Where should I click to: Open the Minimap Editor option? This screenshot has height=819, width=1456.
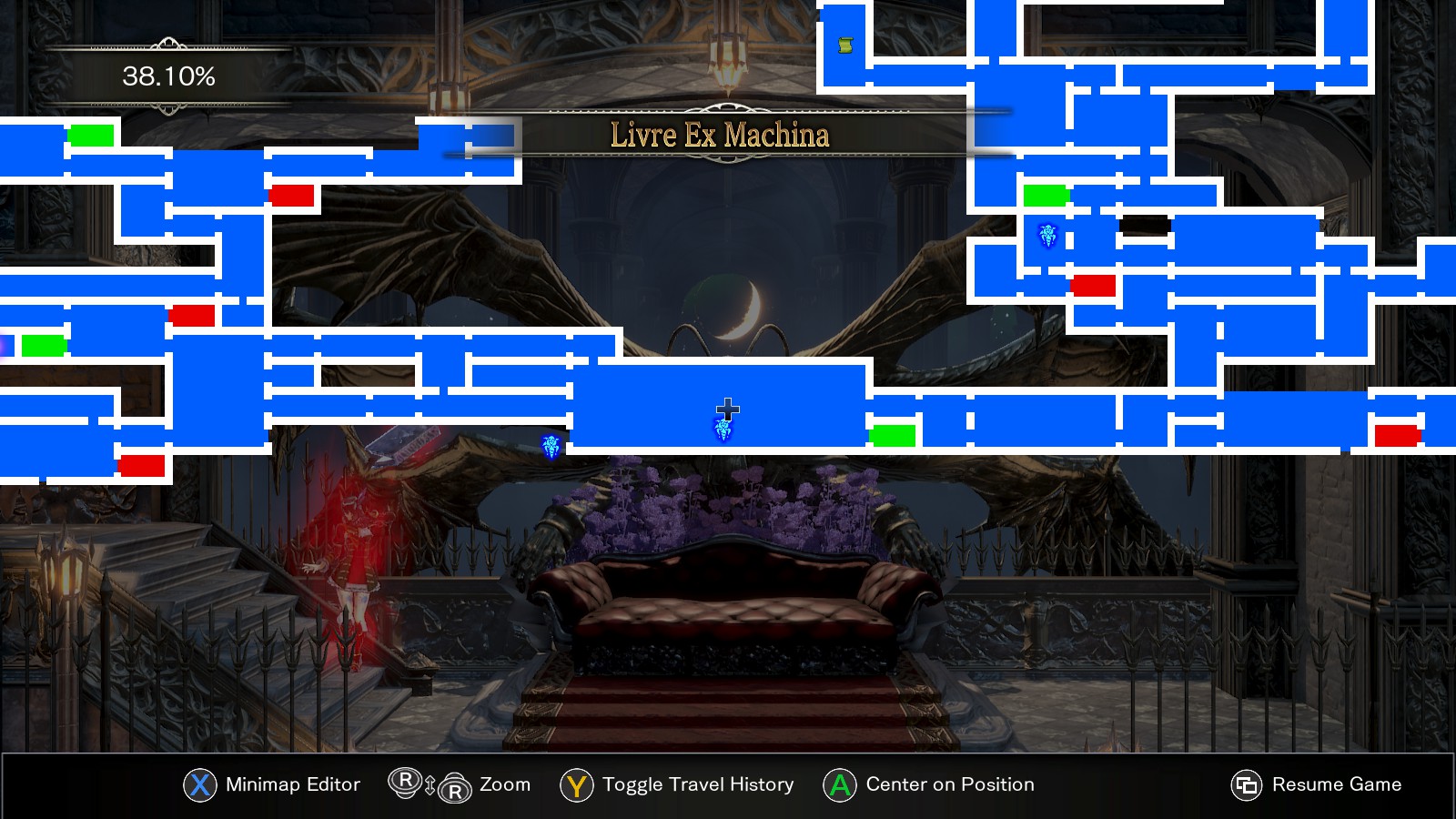point(272,784)
